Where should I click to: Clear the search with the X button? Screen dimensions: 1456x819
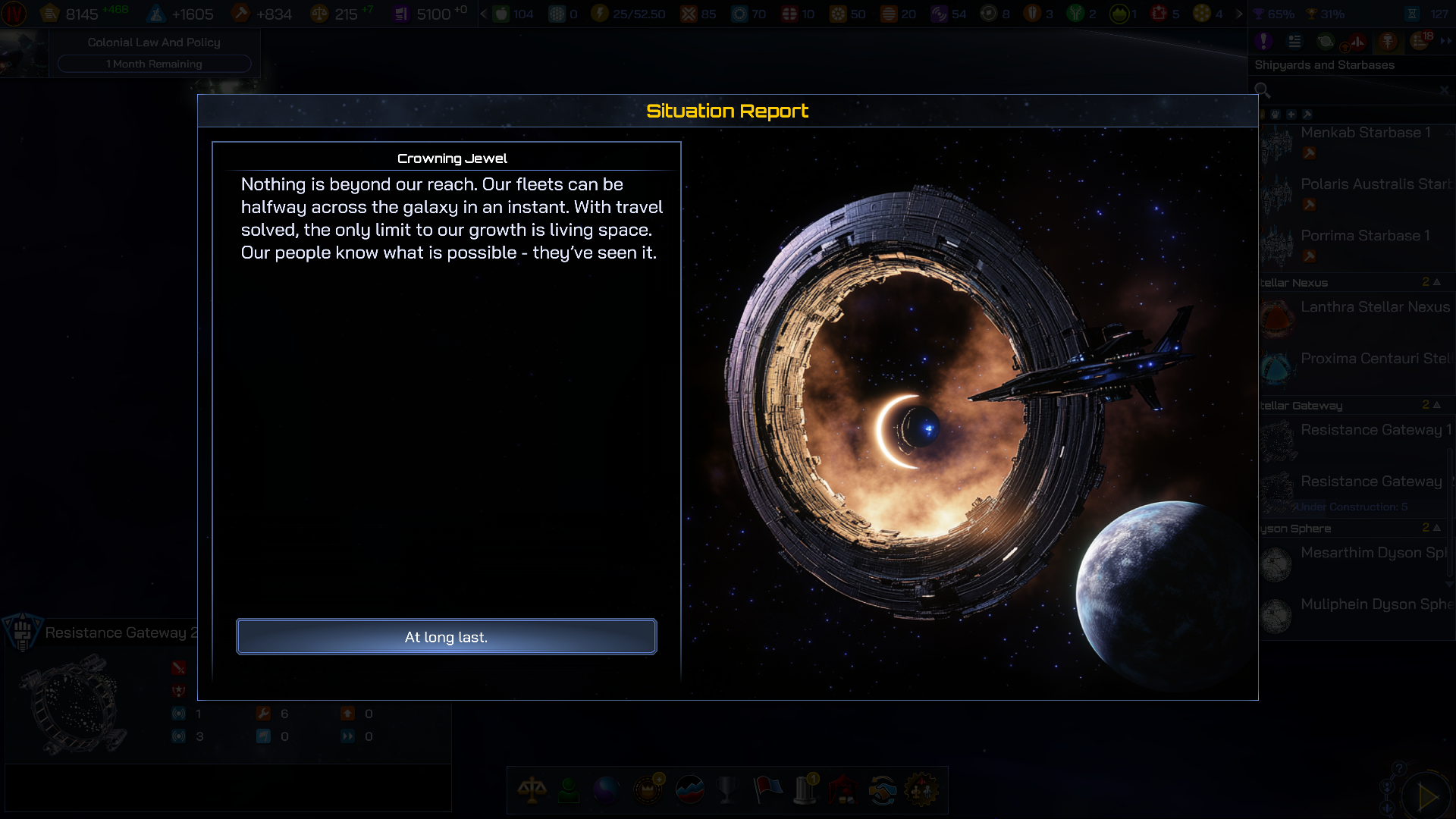1444,90
